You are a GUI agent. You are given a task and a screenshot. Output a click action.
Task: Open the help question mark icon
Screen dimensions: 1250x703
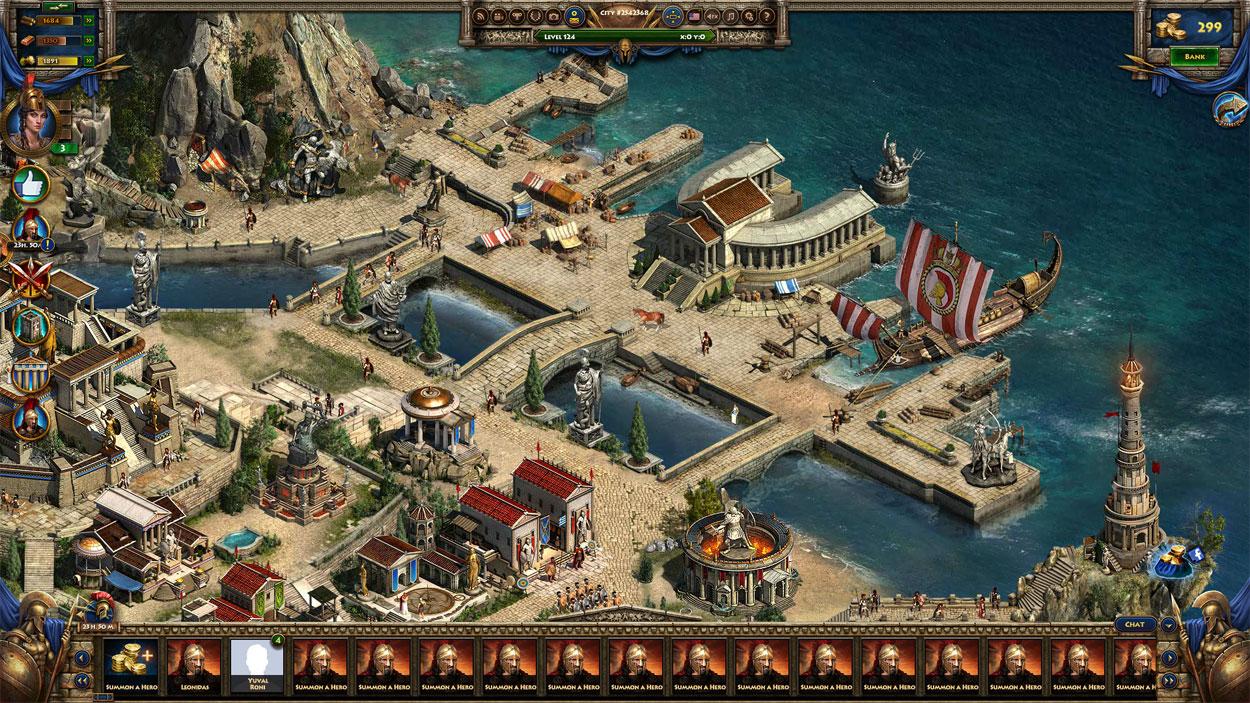765,16
